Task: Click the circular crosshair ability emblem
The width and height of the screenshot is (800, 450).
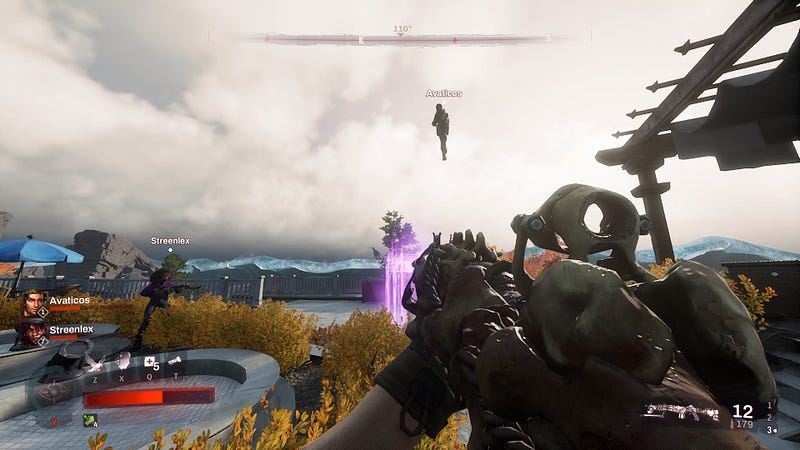Action: [55, 394]
